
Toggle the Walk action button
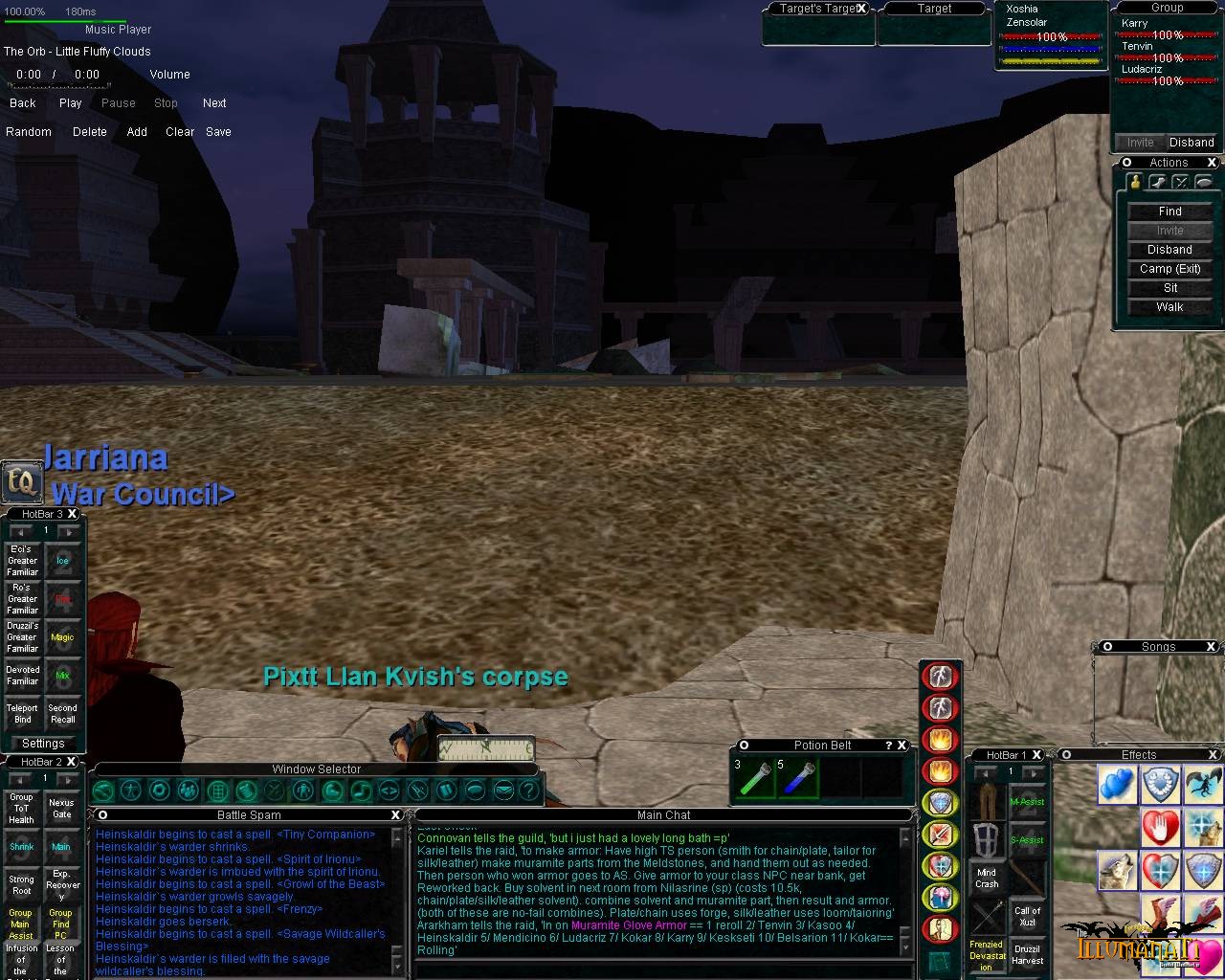(1169, 307)
